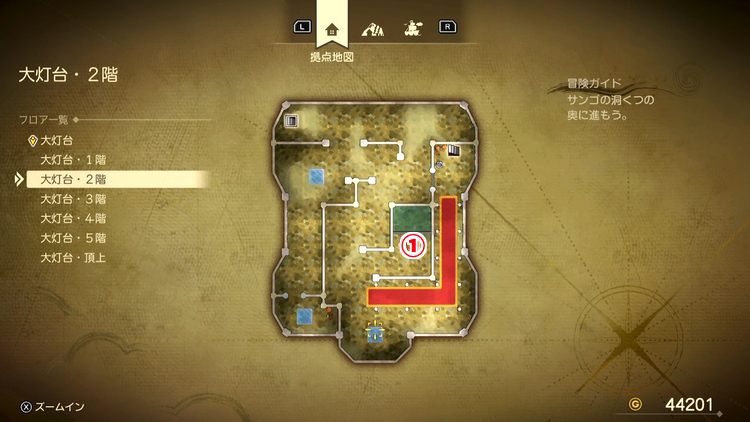
Task: Choose 大灯台・頂上 from the floor list
Action: (x=73, y=257)
